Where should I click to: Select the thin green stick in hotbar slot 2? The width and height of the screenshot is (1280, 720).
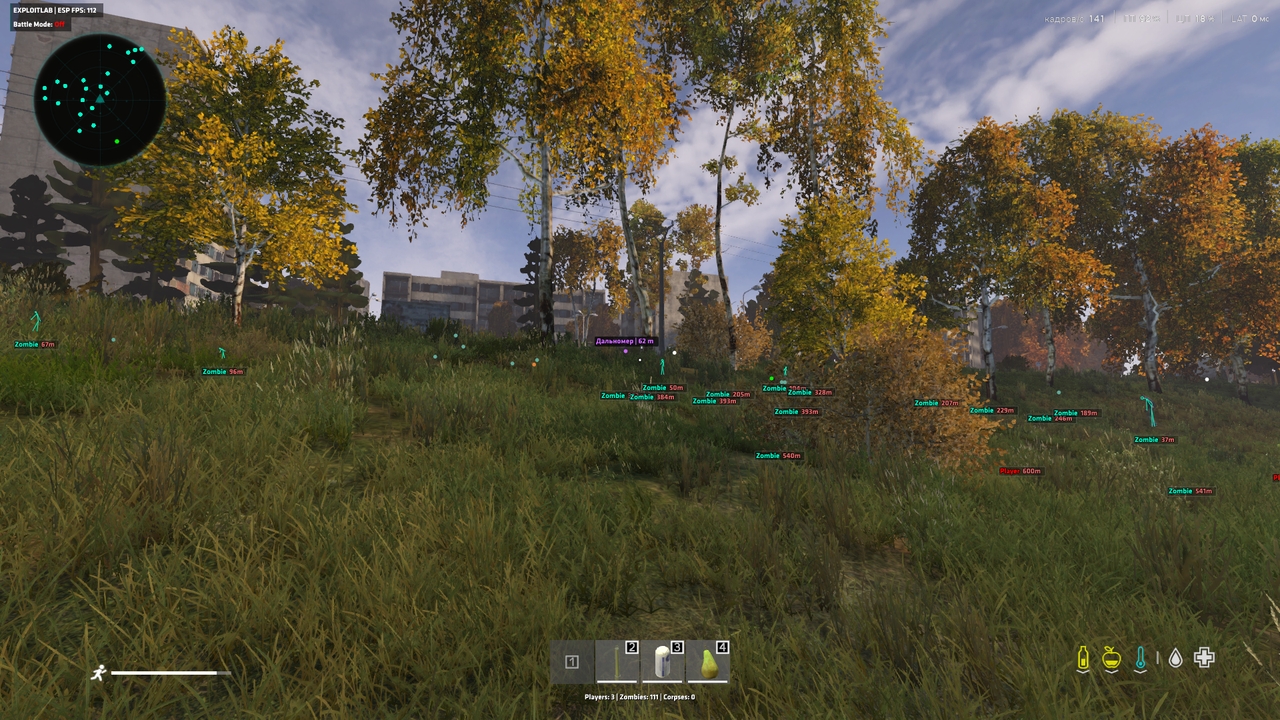point(617,662)
